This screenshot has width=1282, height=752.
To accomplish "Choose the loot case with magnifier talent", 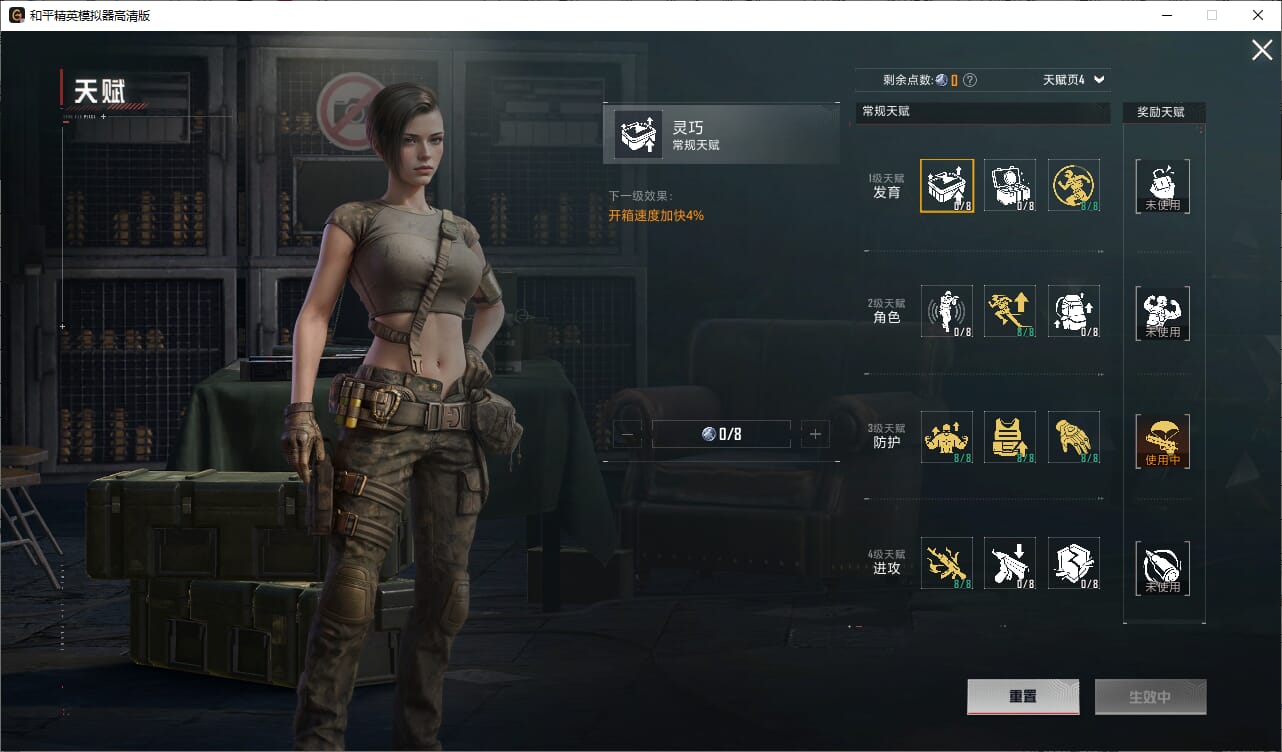I will pyautogui.click(x=1010, y=185).
